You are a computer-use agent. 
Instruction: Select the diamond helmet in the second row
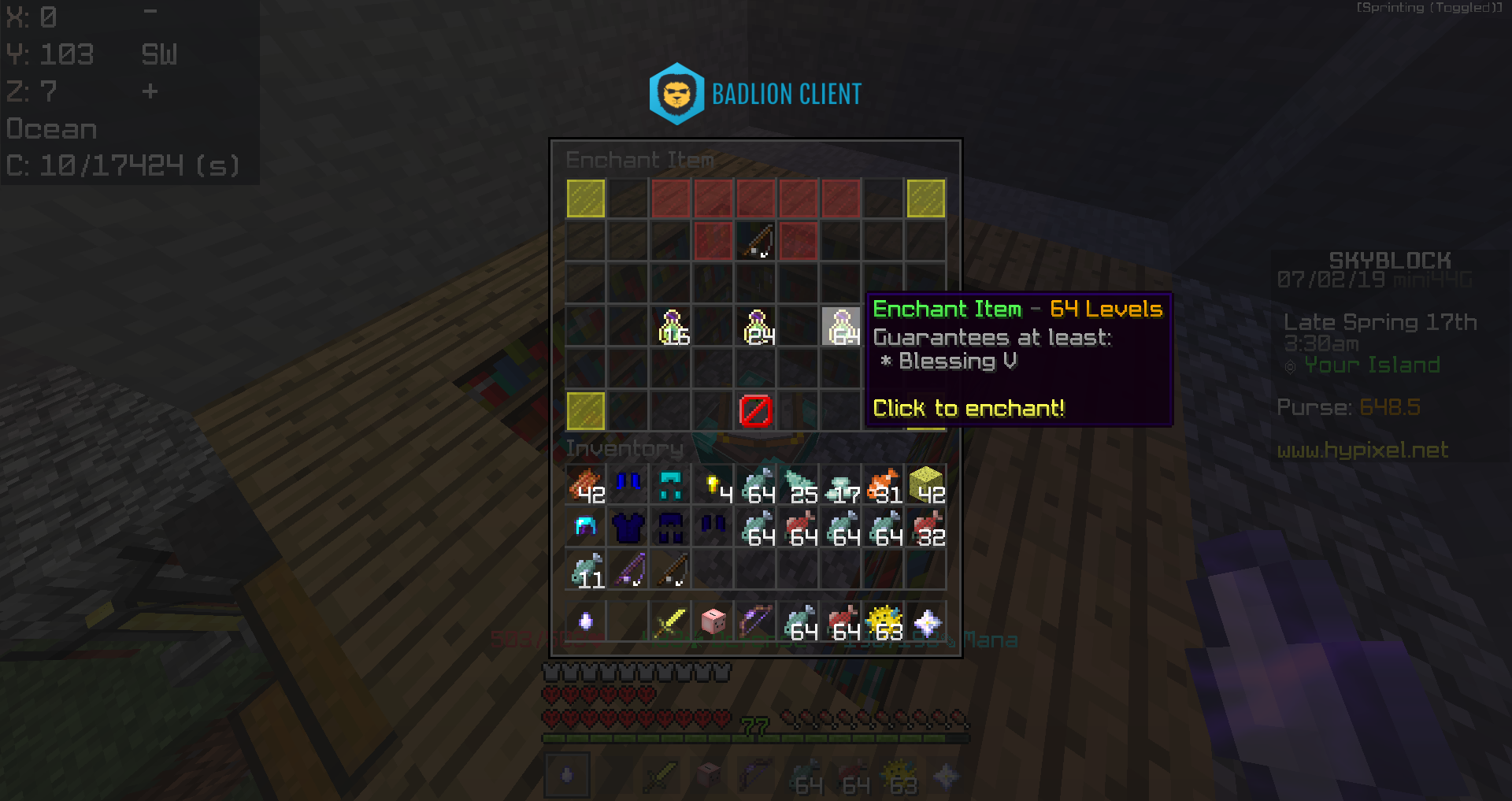(x=585, y=526)
